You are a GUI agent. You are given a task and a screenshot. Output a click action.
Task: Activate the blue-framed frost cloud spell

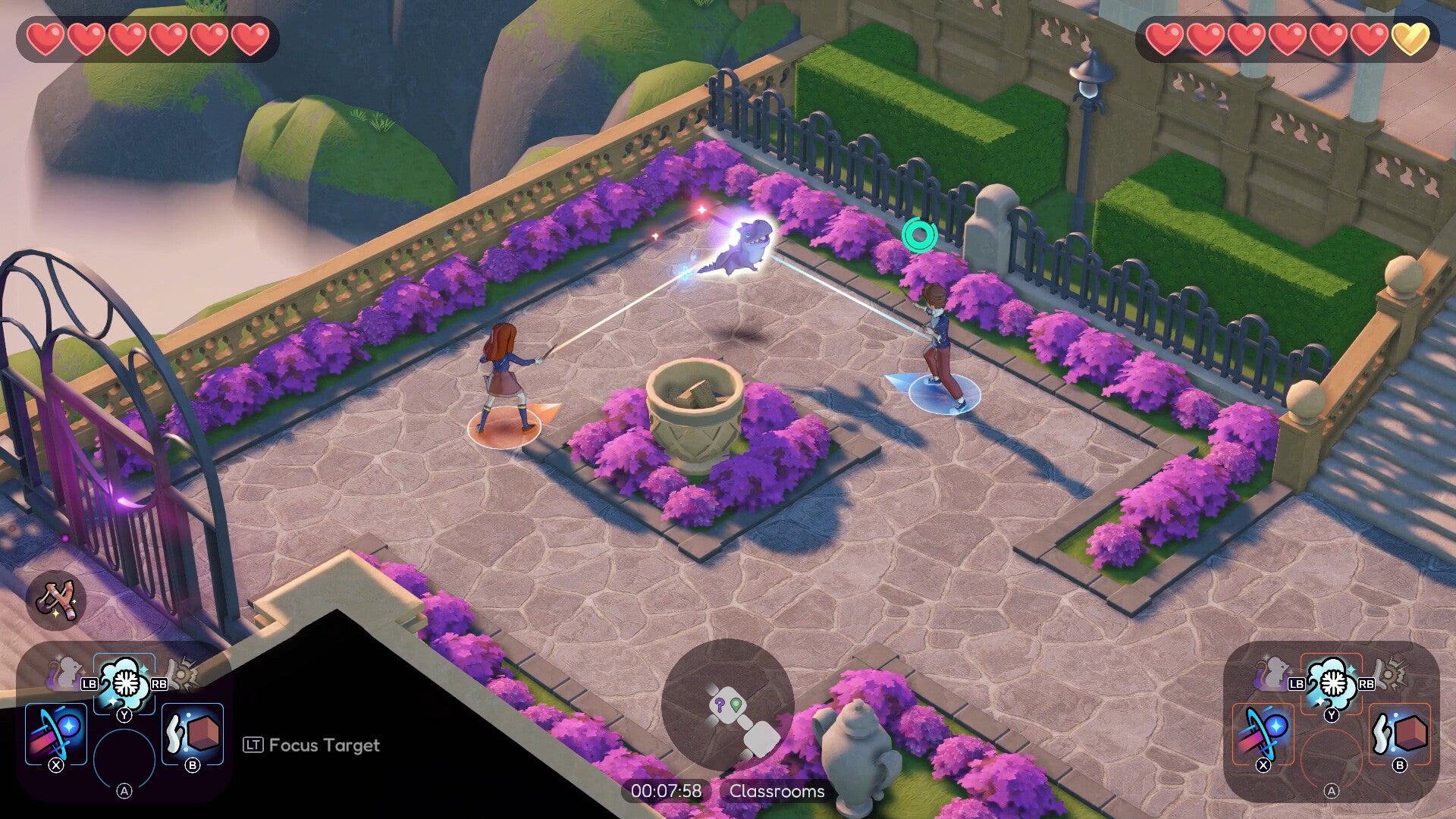click(x=124, y=683)
